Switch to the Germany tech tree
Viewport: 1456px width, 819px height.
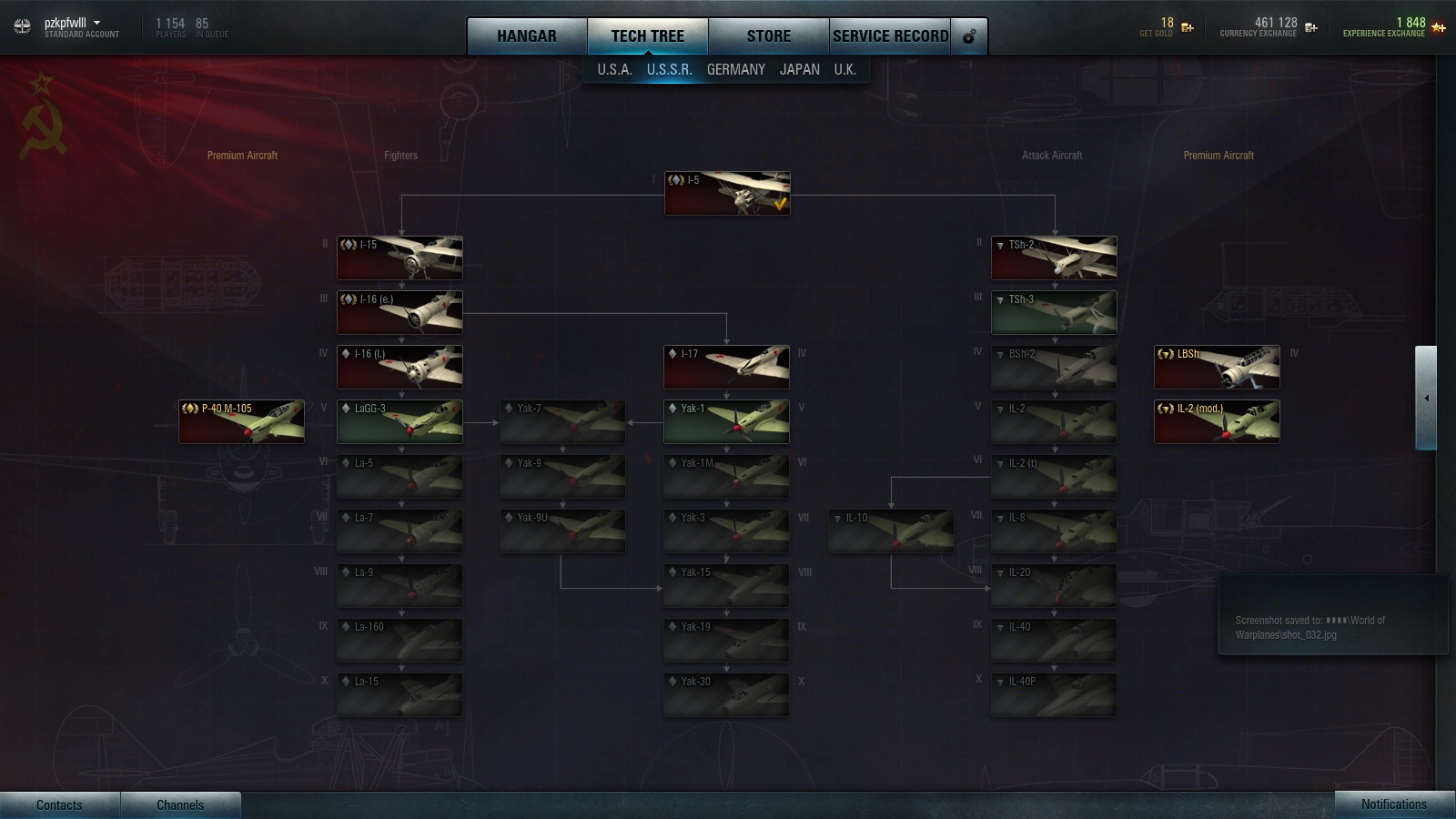click(735, 69)
